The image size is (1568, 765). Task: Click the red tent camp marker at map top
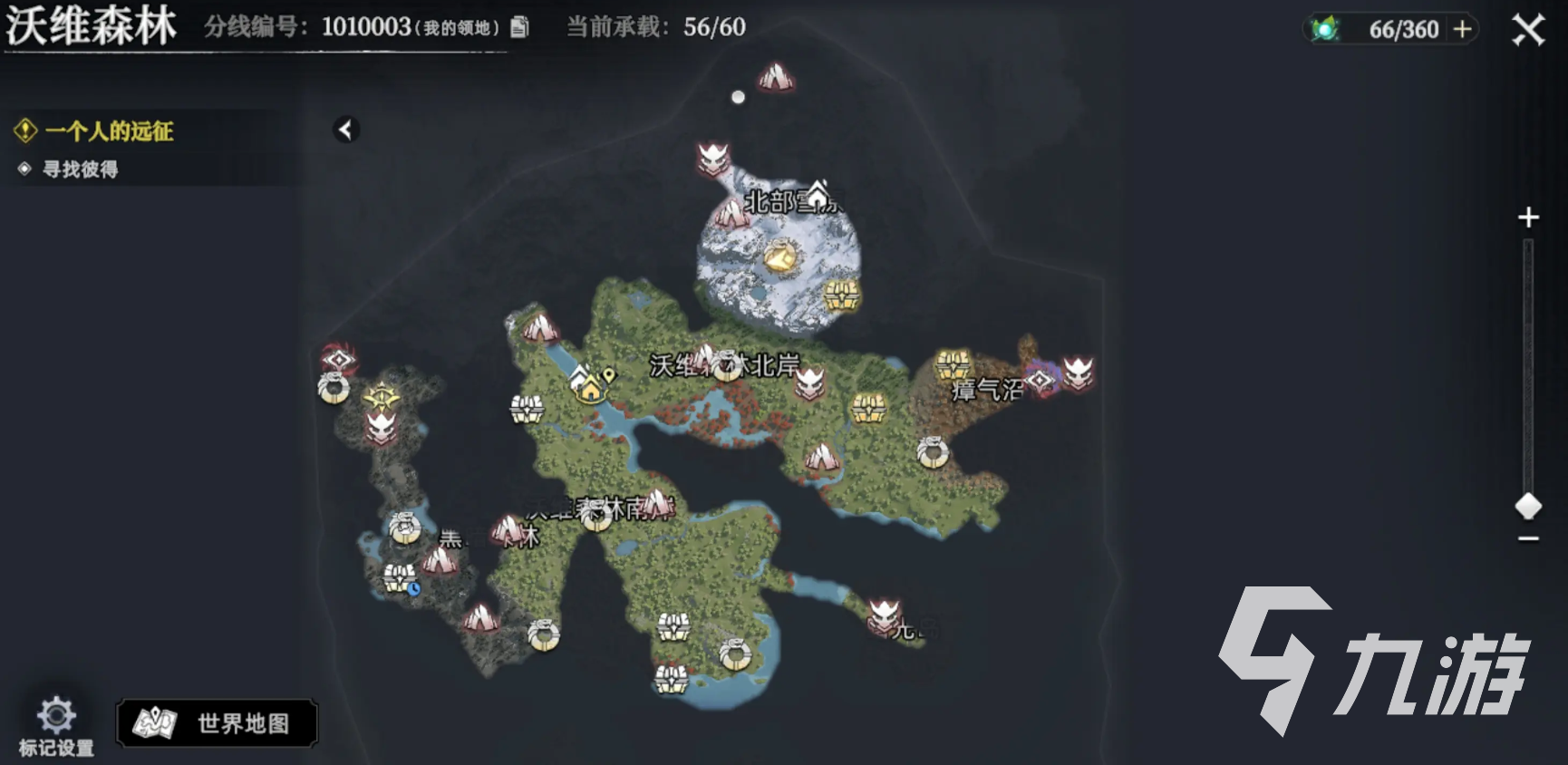(776, 76)
